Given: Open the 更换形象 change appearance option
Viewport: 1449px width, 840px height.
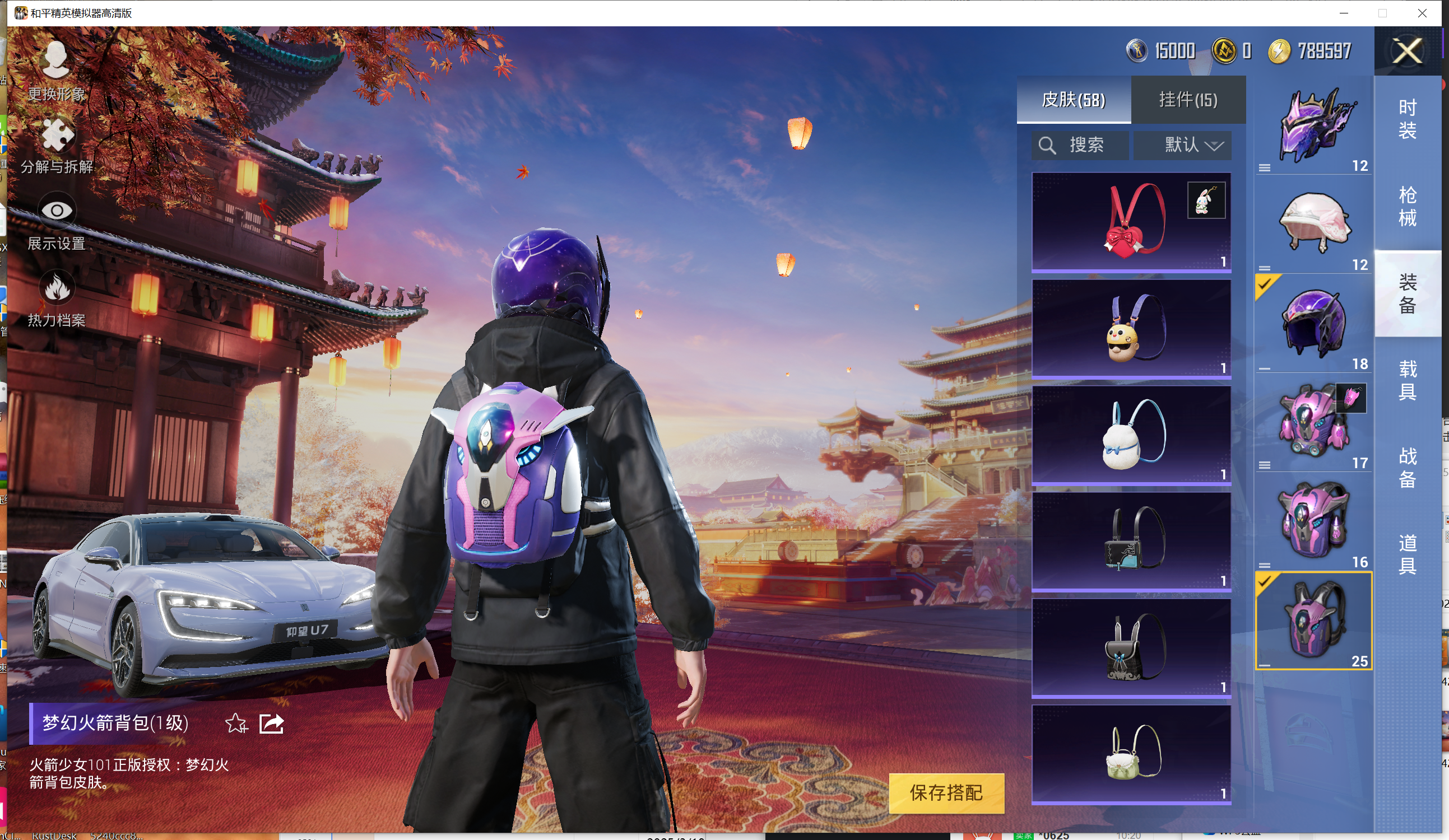Looking at the screenshot, I should pos(57,70).
